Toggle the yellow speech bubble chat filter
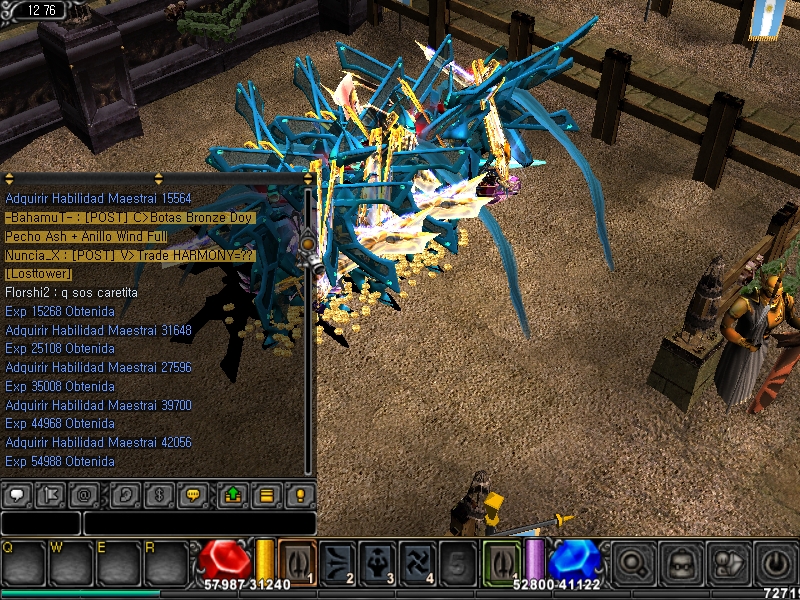The width and height of the screenshot is (800, 600). tap(195, 495)
